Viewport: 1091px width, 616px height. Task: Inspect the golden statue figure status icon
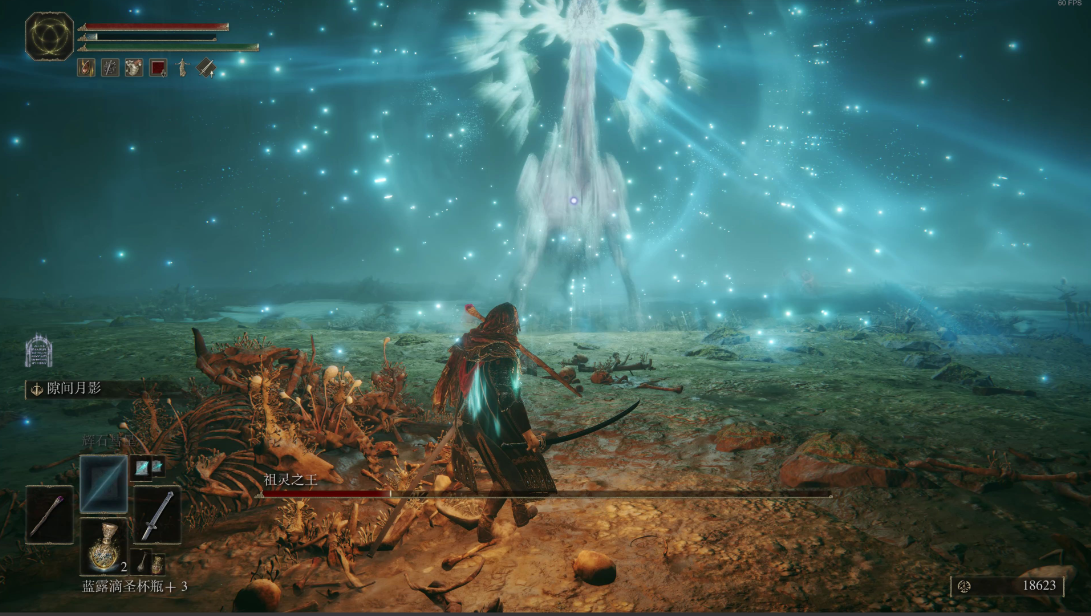(182, 68)
